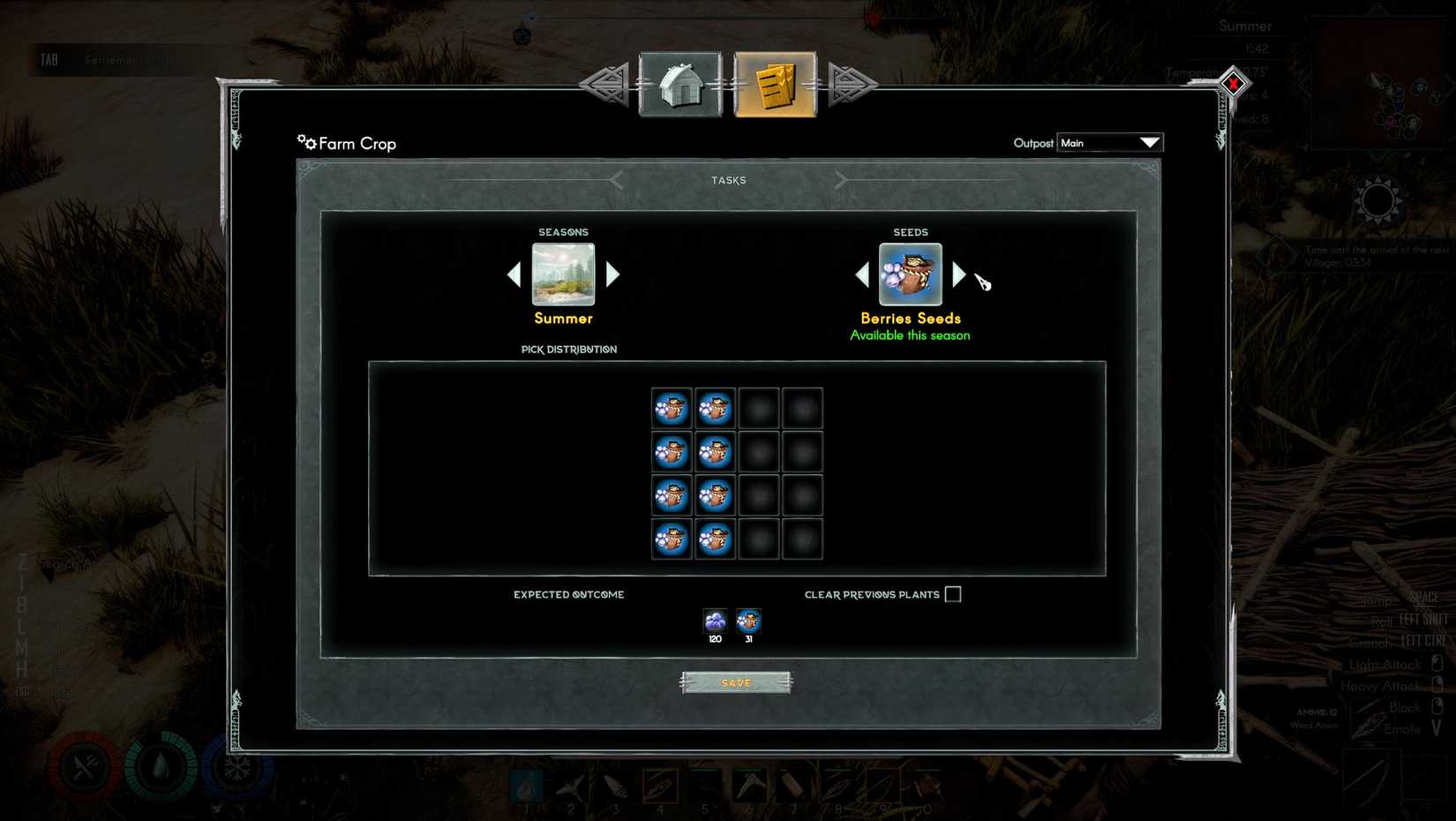Screen dimensions: 1456x821
Task: Click the left arrow beside the Summer season
Action: point(514,275)
